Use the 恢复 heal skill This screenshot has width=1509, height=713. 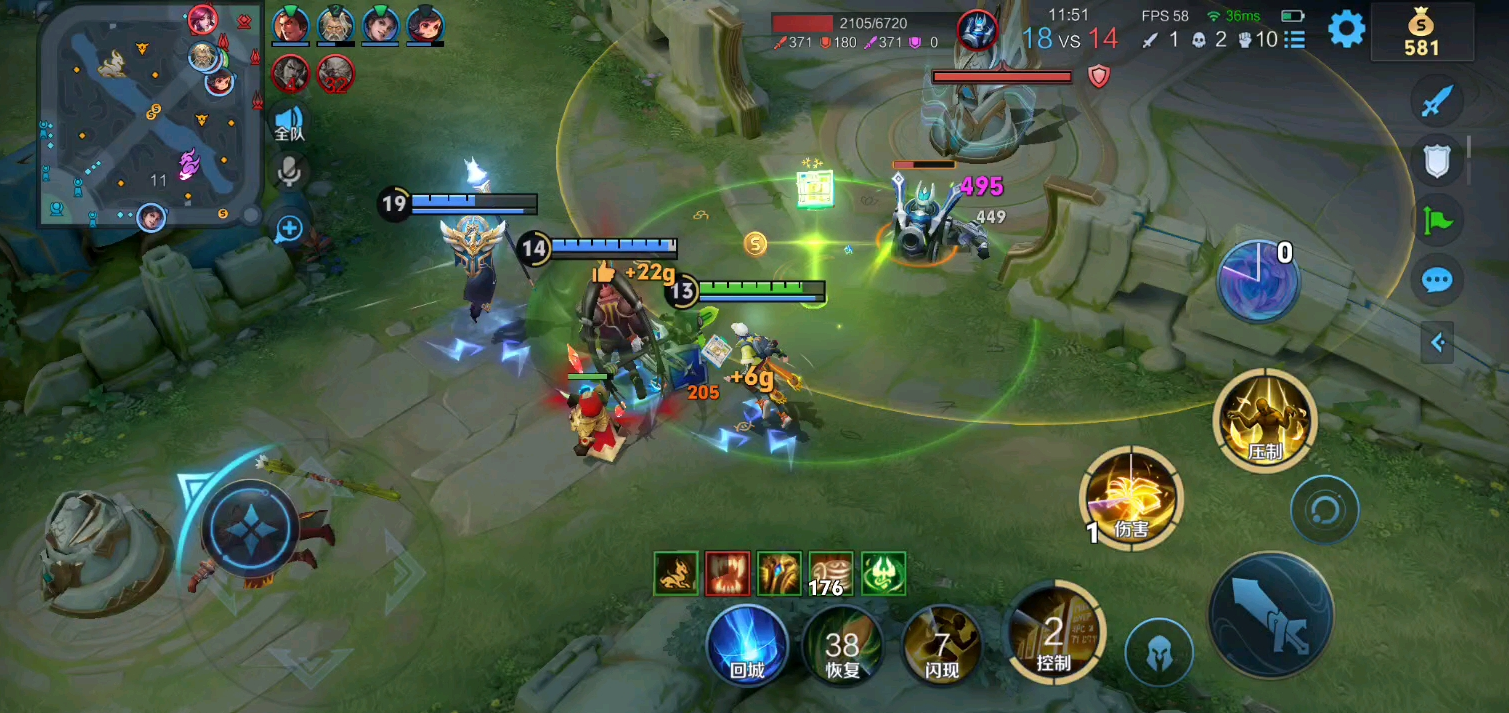(843, 645)
